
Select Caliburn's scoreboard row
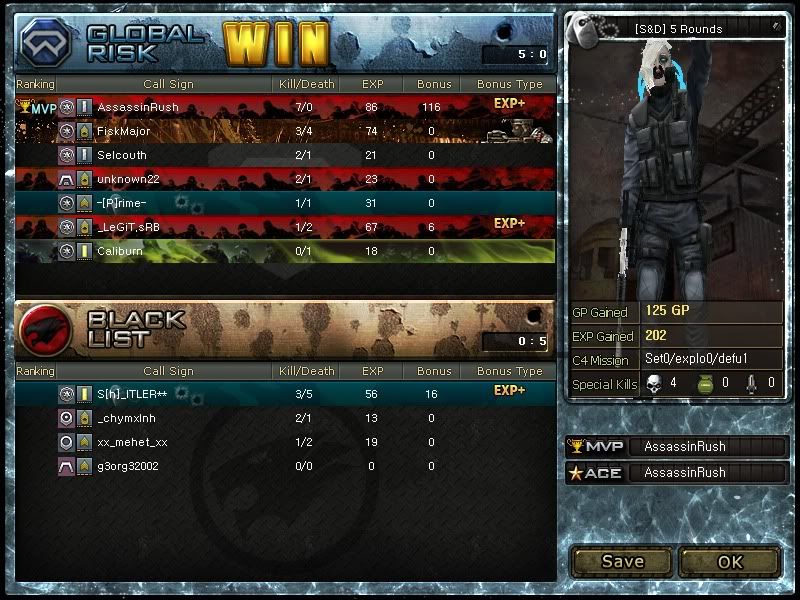point(285,251)
